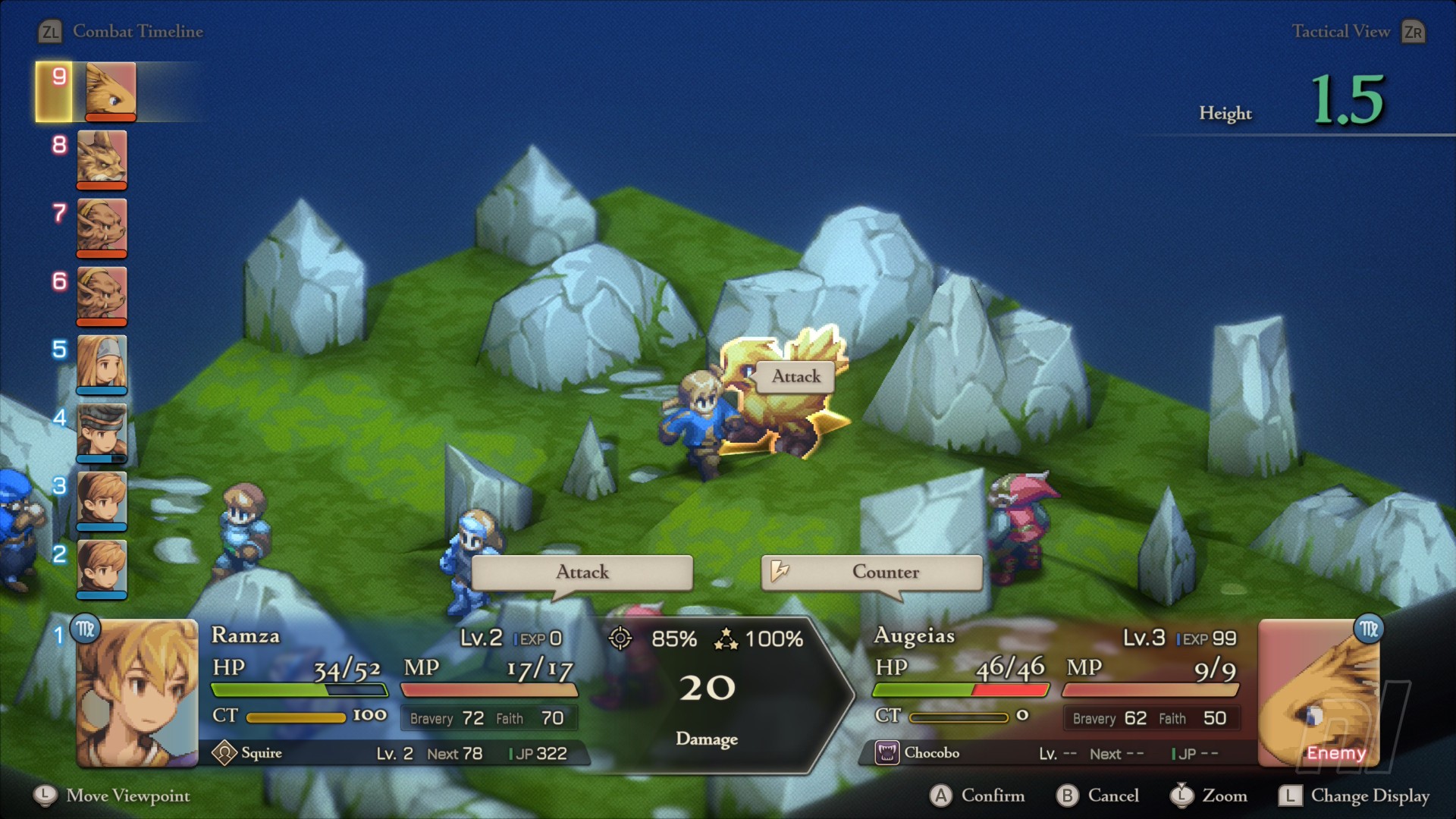Click Ramza's large character portrait

[137, 692]
